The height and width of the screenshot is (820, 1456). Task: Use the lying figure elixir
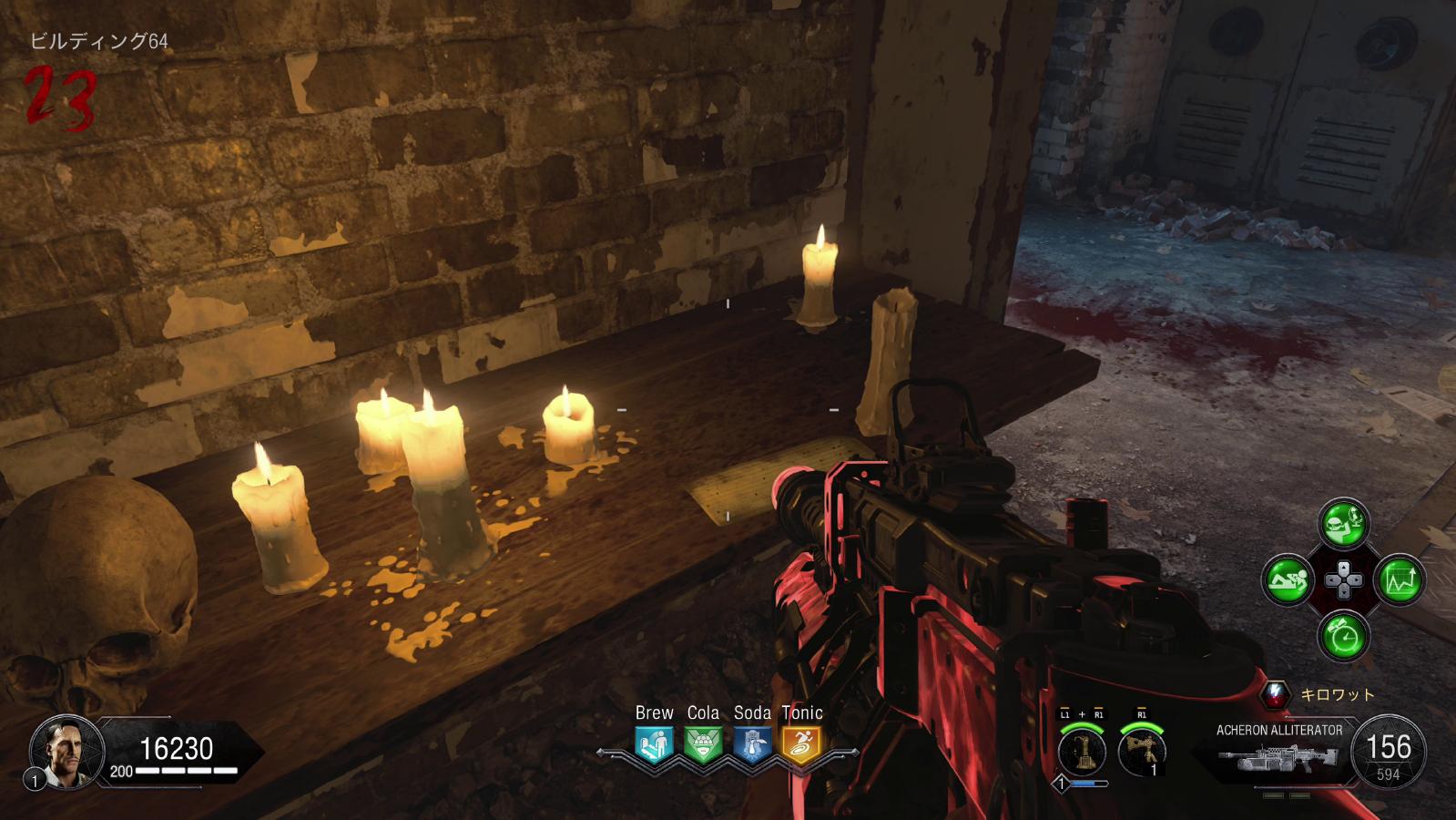[1288, 579]
